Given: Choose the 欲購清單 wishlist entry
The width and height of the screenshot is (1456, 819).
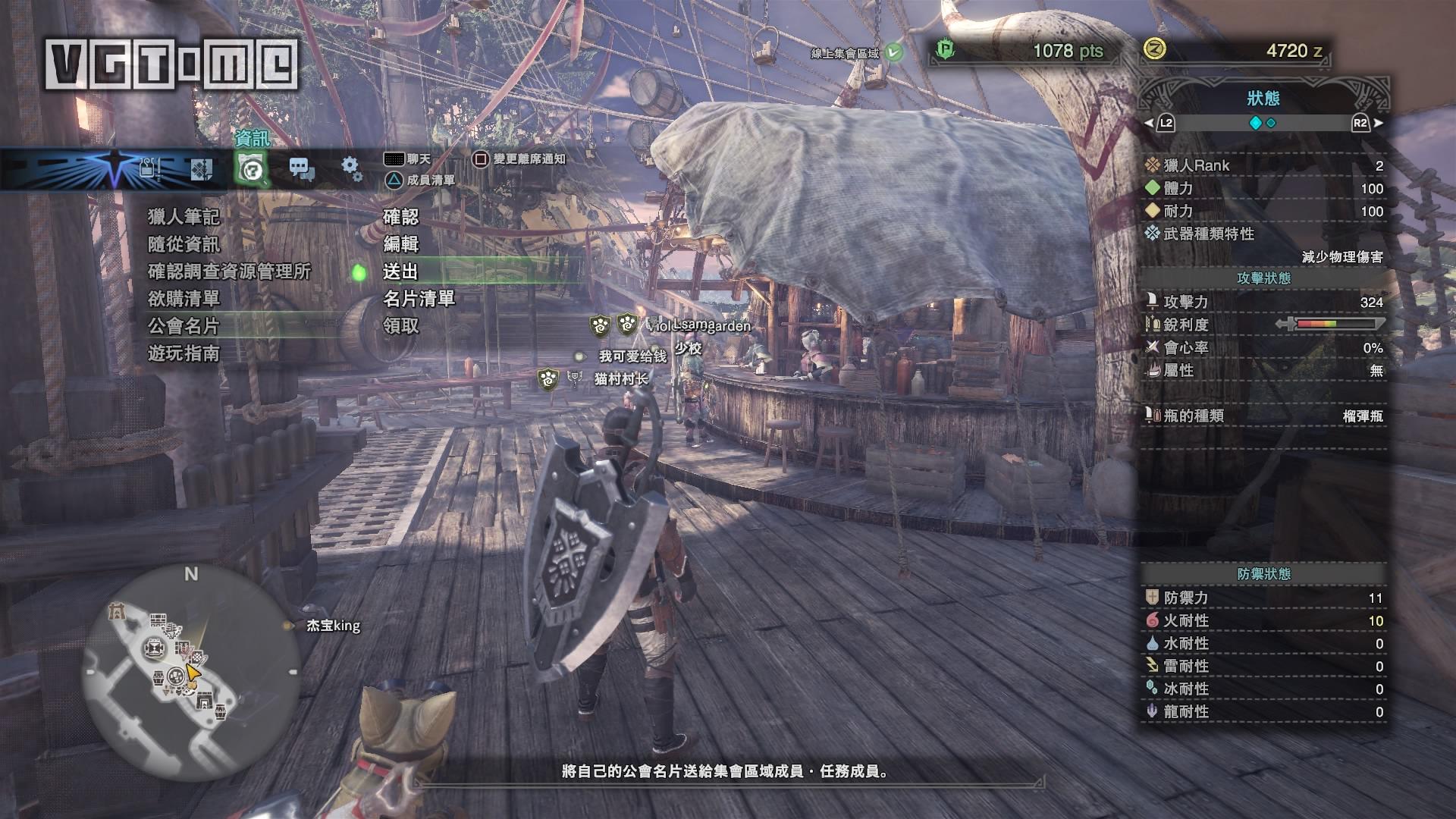Looking at the screenshot, I should coord(184,299).
